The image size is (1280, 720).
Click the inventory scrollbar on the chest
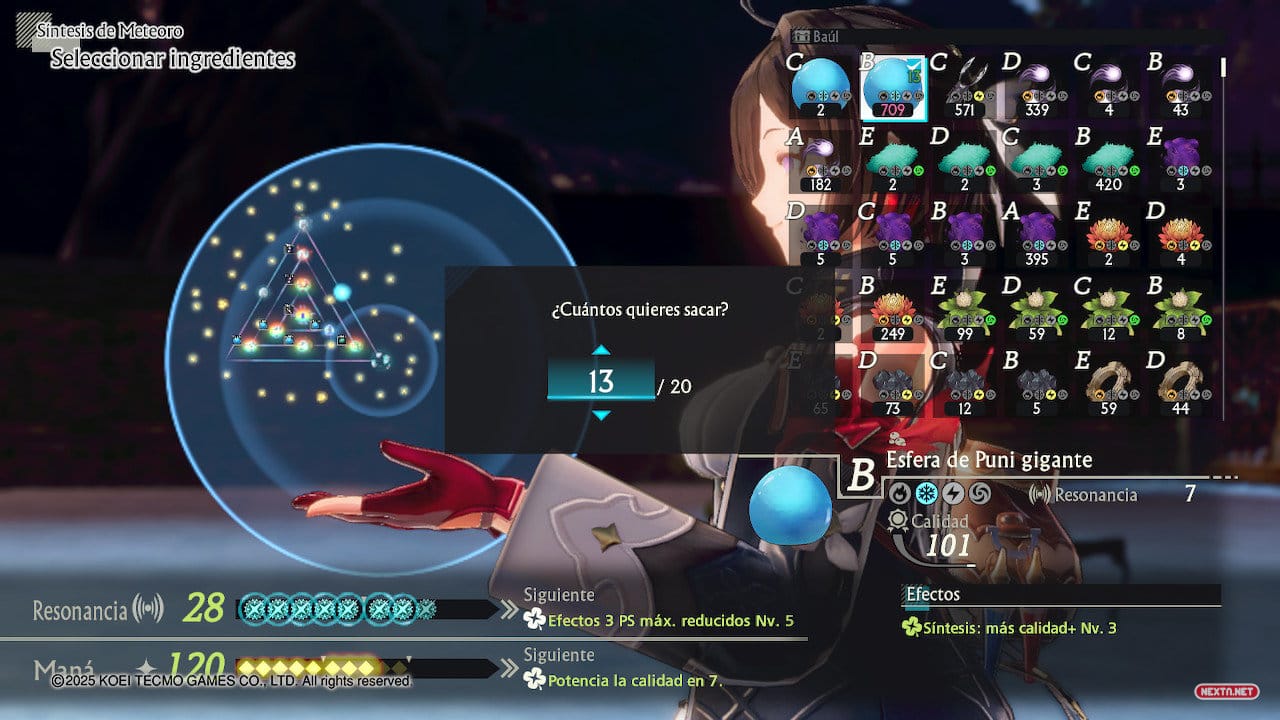pyautogui.click(x=1223, y=68)
